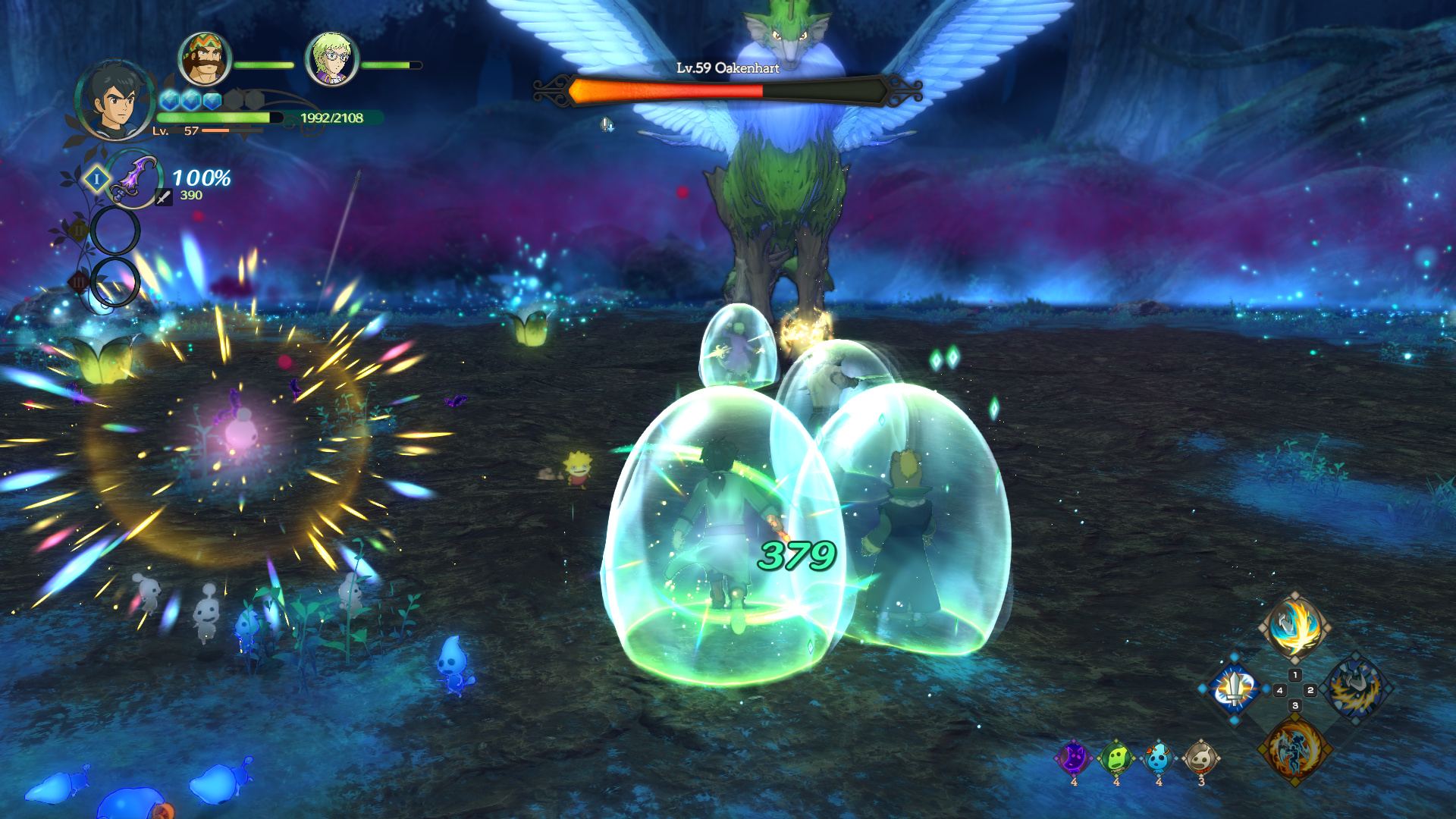The height and width of the screenshot is (819, 1456).
Task: Choose the pale tan higgledy icon
Action: pyautogui.click(x=1200, y=758)
